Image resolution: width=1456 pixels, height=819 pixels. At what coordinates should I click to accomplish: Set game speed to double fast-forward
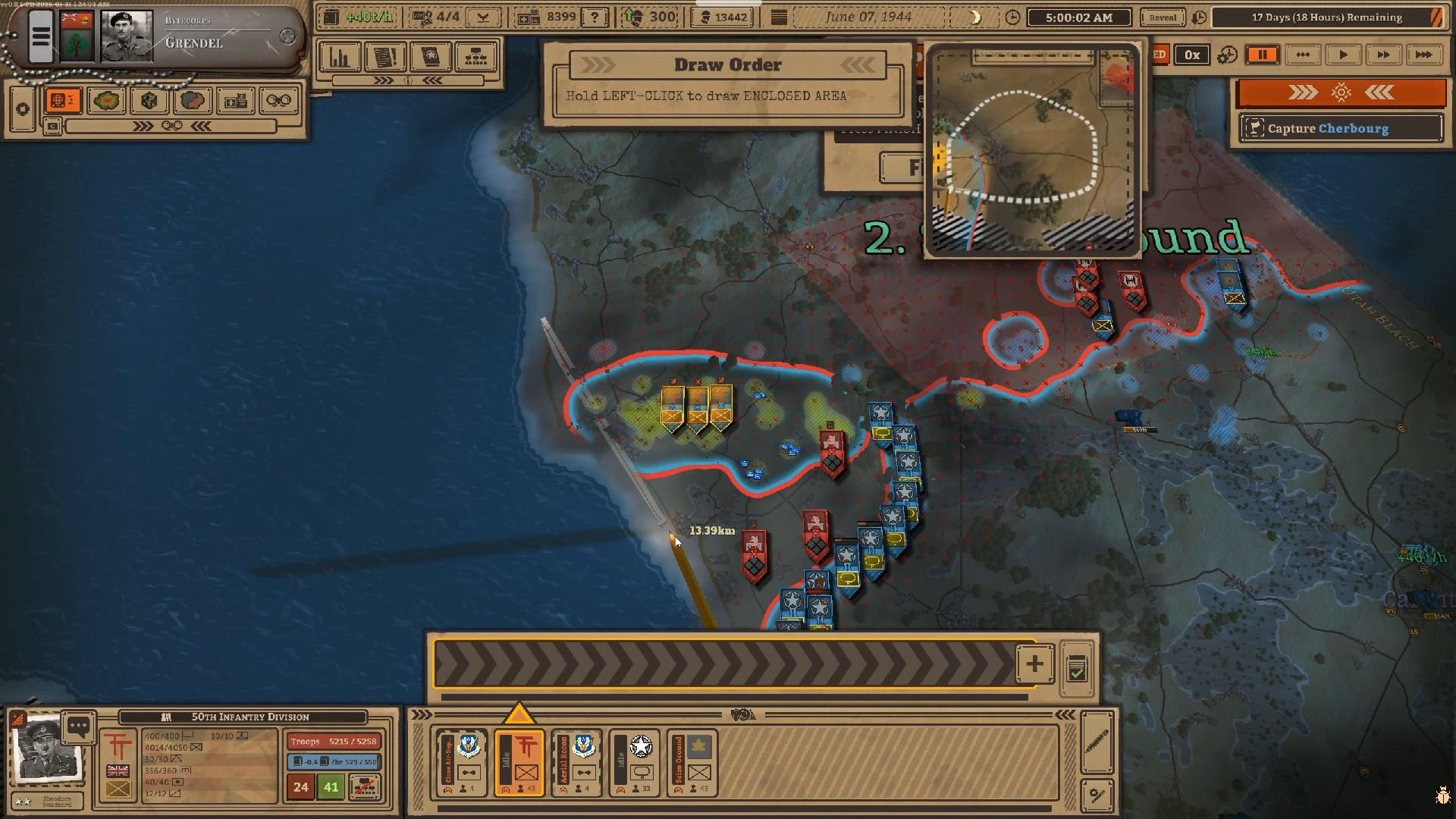1382,55
